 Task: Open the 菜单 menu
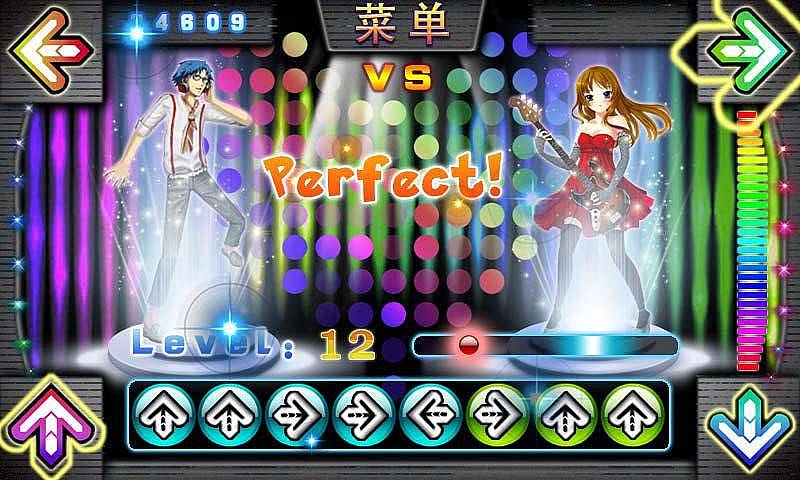click(x=399, y=24)
